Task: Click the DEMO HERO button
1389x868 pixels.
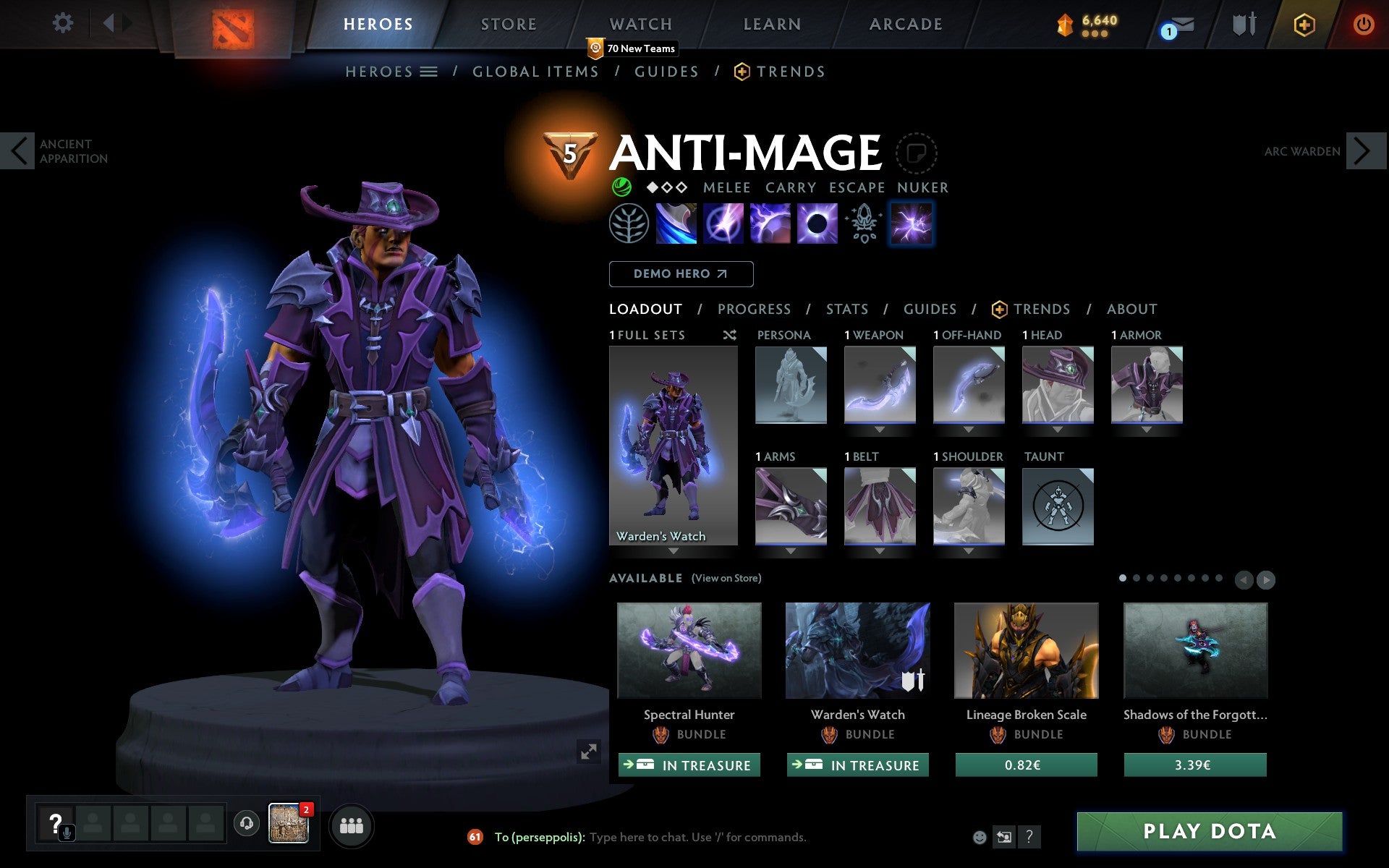Action: coord(681,274)
